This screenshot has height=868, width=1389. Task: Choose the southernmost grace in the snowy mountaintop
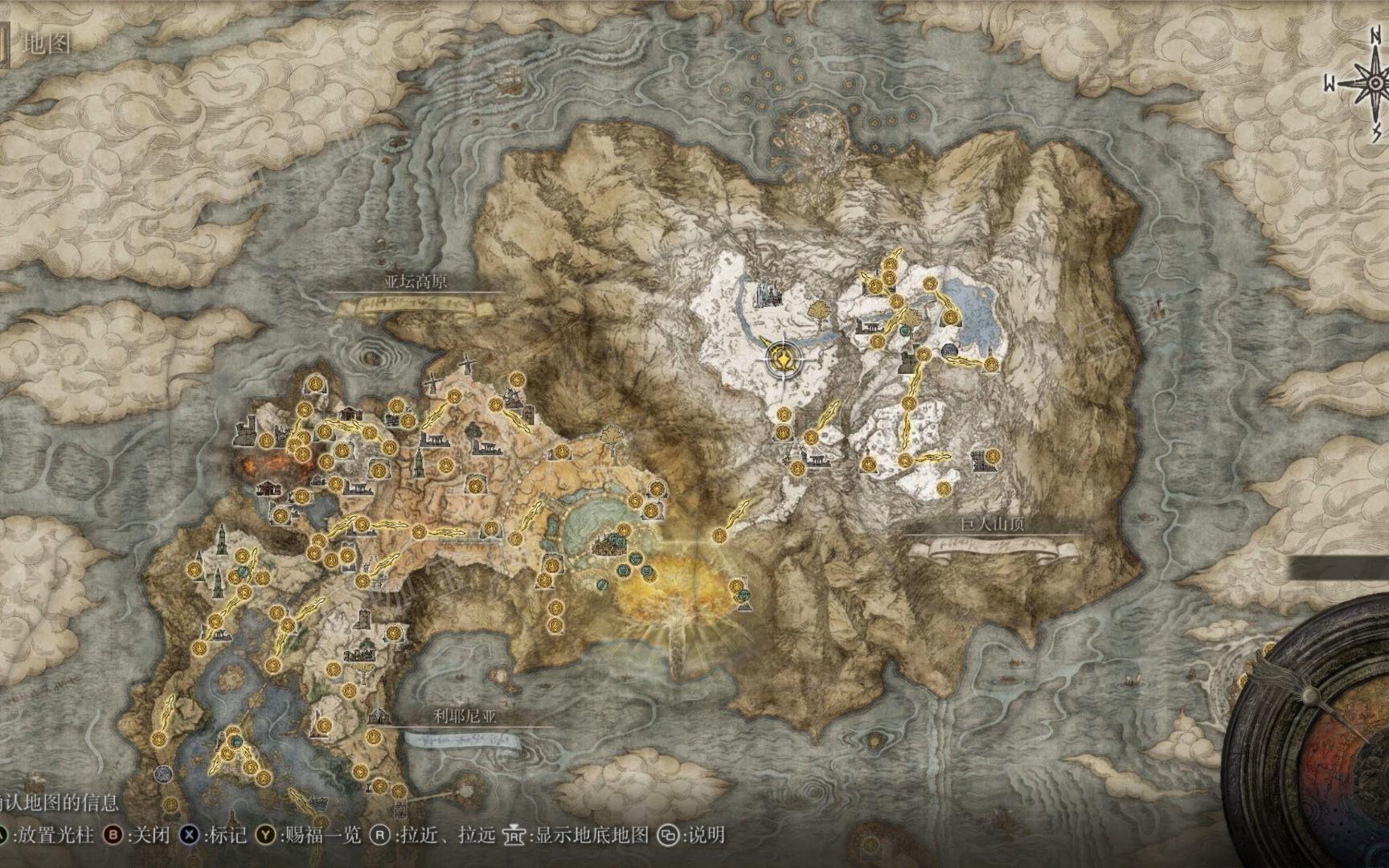[943, 488]
